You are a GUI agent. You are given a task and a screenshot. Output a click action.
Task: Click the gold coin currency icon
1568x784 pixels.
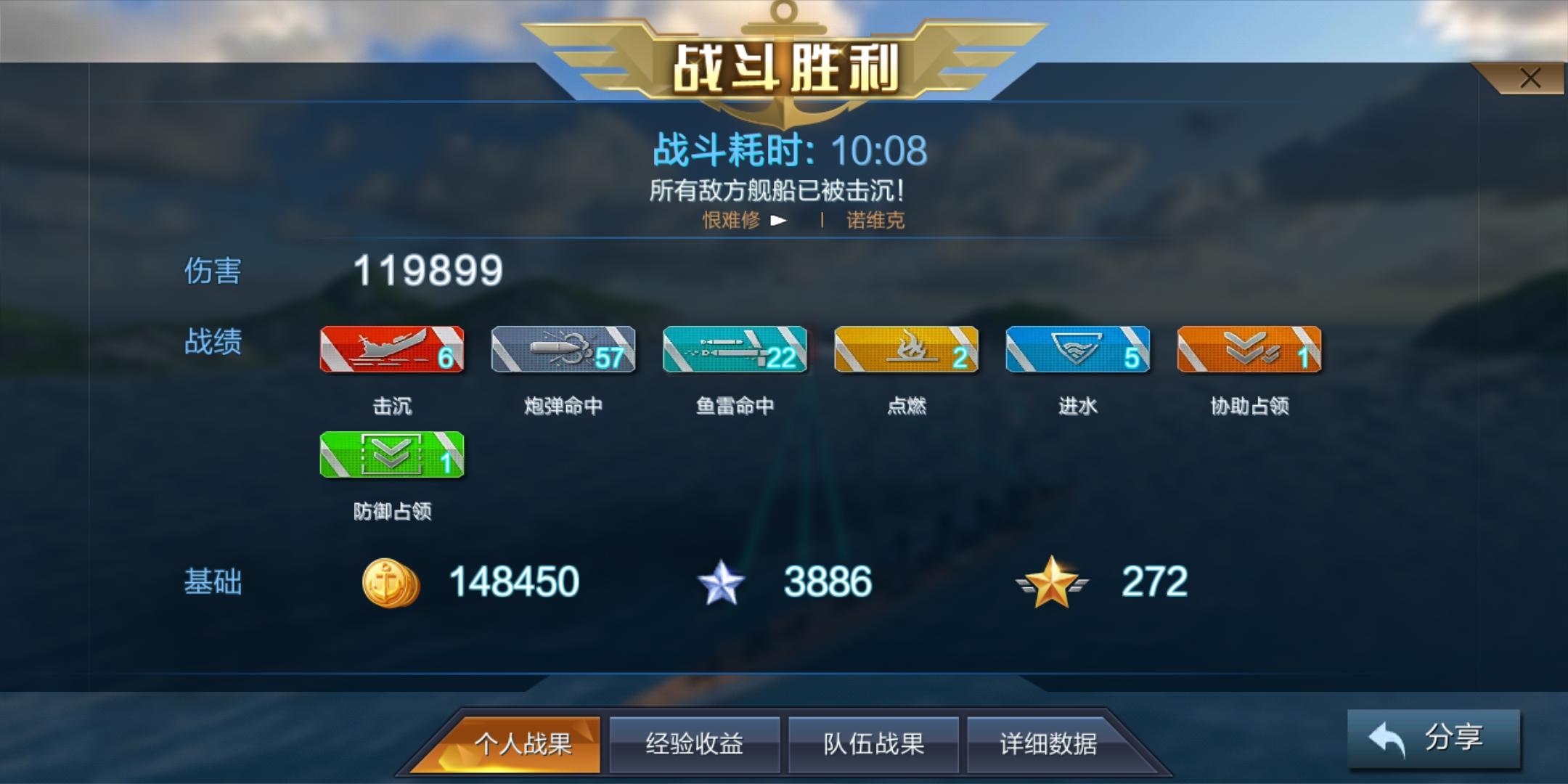point(390,581)
